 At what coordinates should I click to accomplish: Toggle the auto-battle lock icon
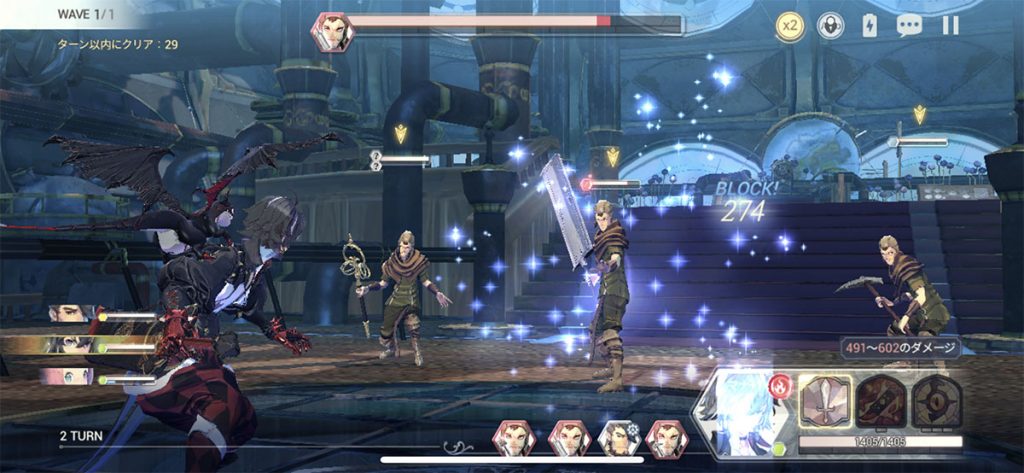[x=830, y=26]
